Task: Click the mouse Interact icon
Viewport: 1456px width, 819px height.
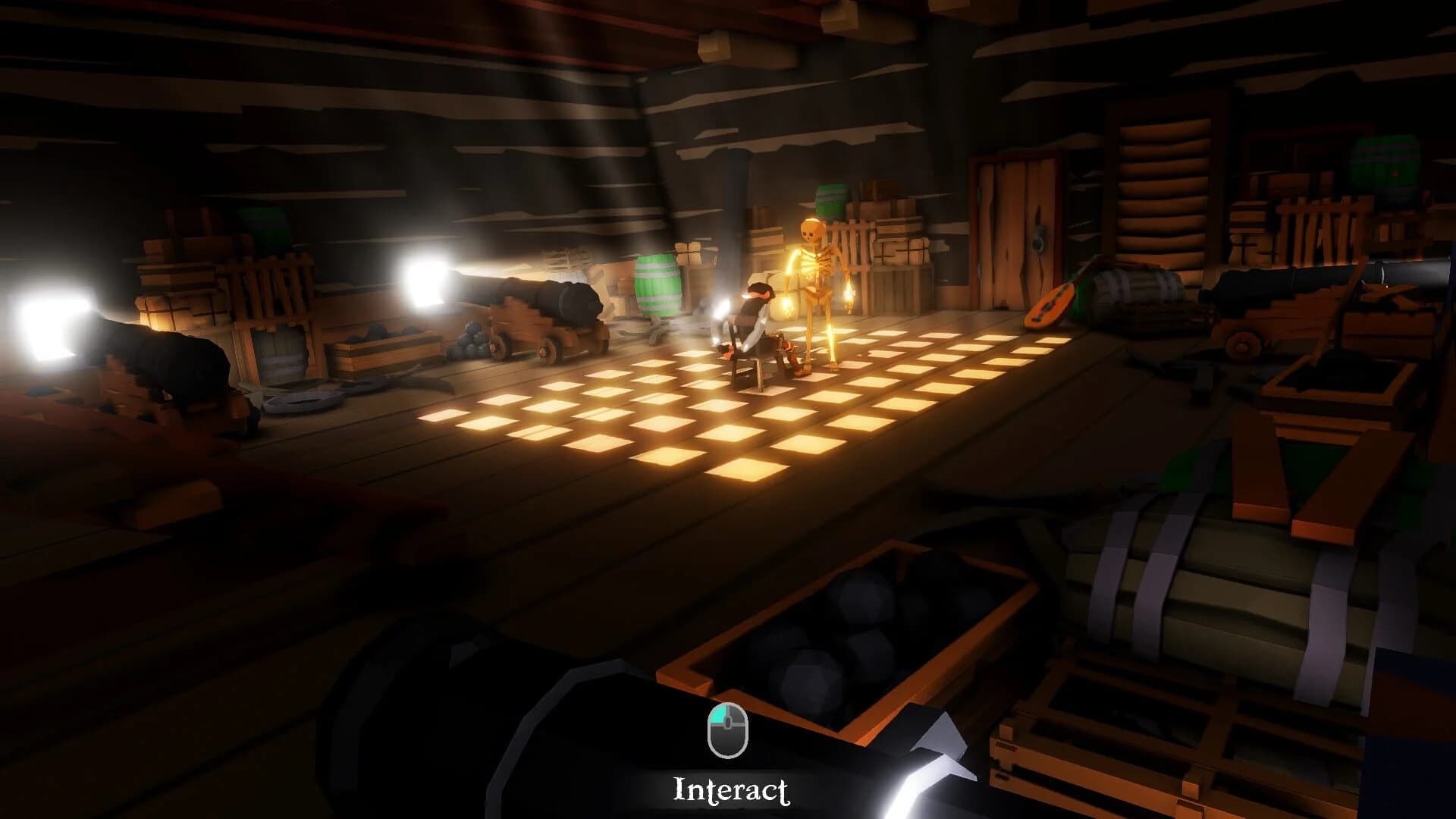Action: click(x=727, y=732)
